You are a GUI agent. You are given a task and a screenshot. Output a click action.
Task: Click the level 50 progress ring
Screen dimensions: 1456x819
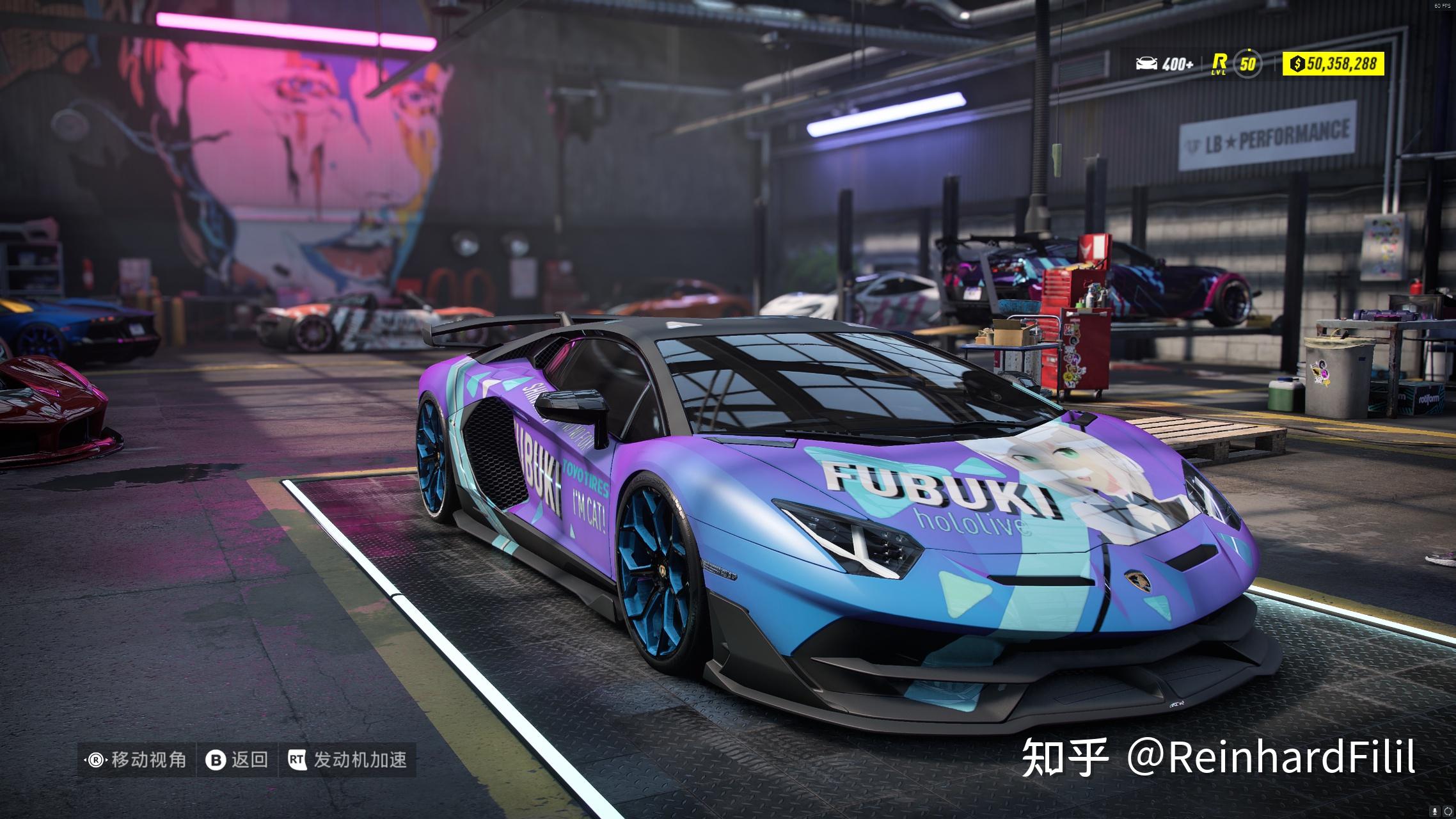click(1248, 63)
